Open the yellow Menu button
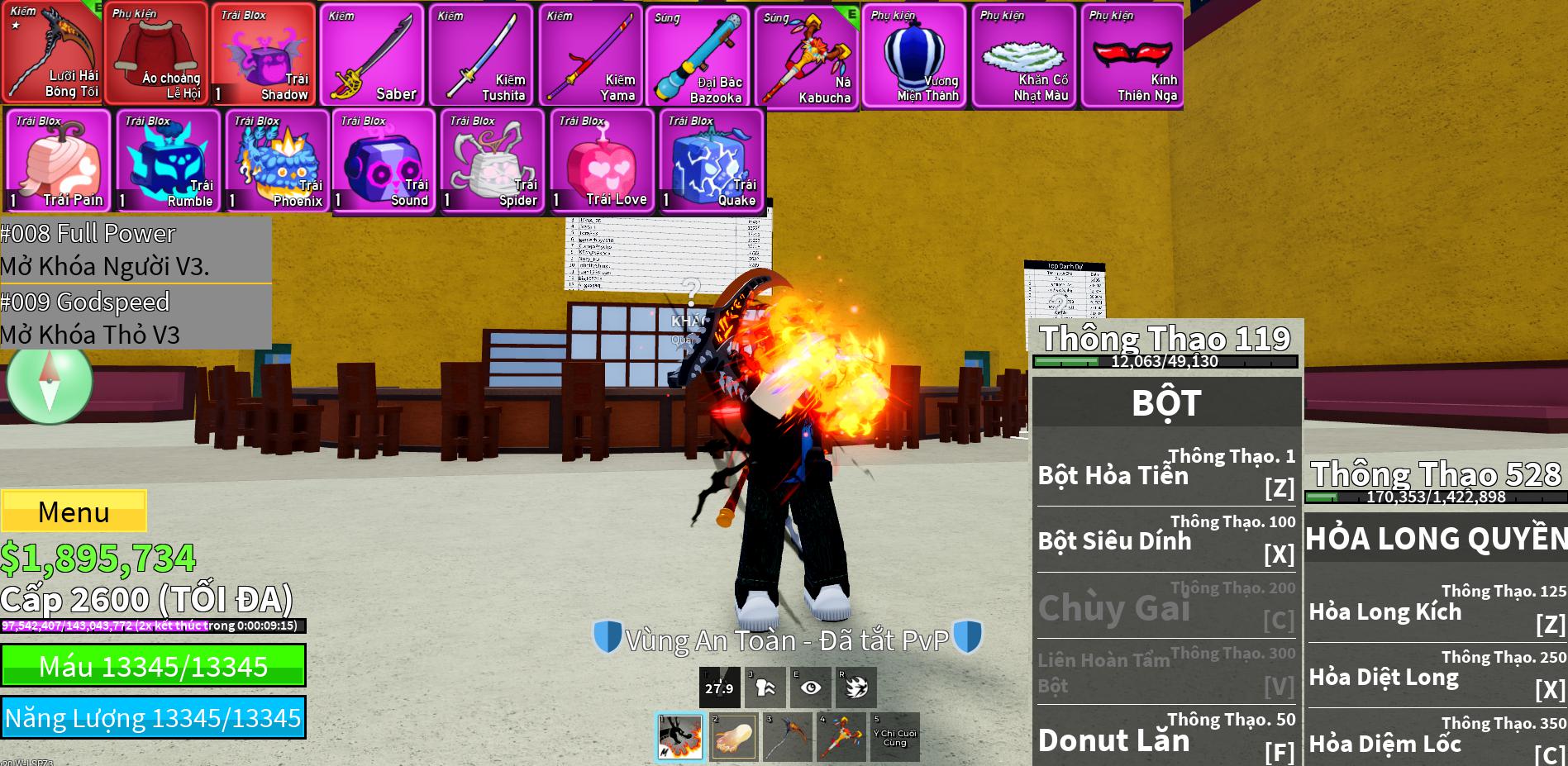The image size is (1568, 766). (74, 511)
